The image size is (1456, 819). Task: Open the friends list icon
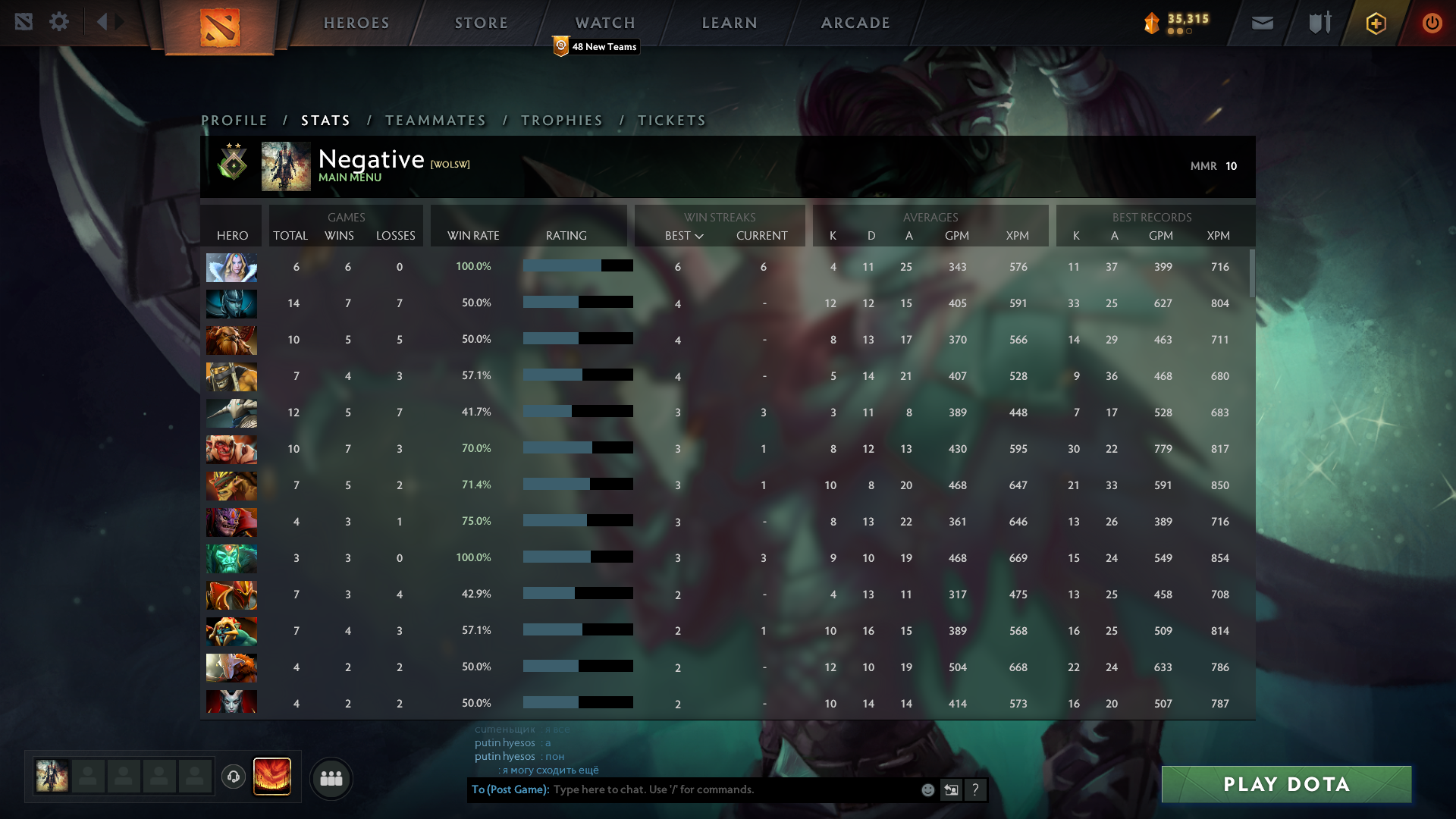coord(331,778)
